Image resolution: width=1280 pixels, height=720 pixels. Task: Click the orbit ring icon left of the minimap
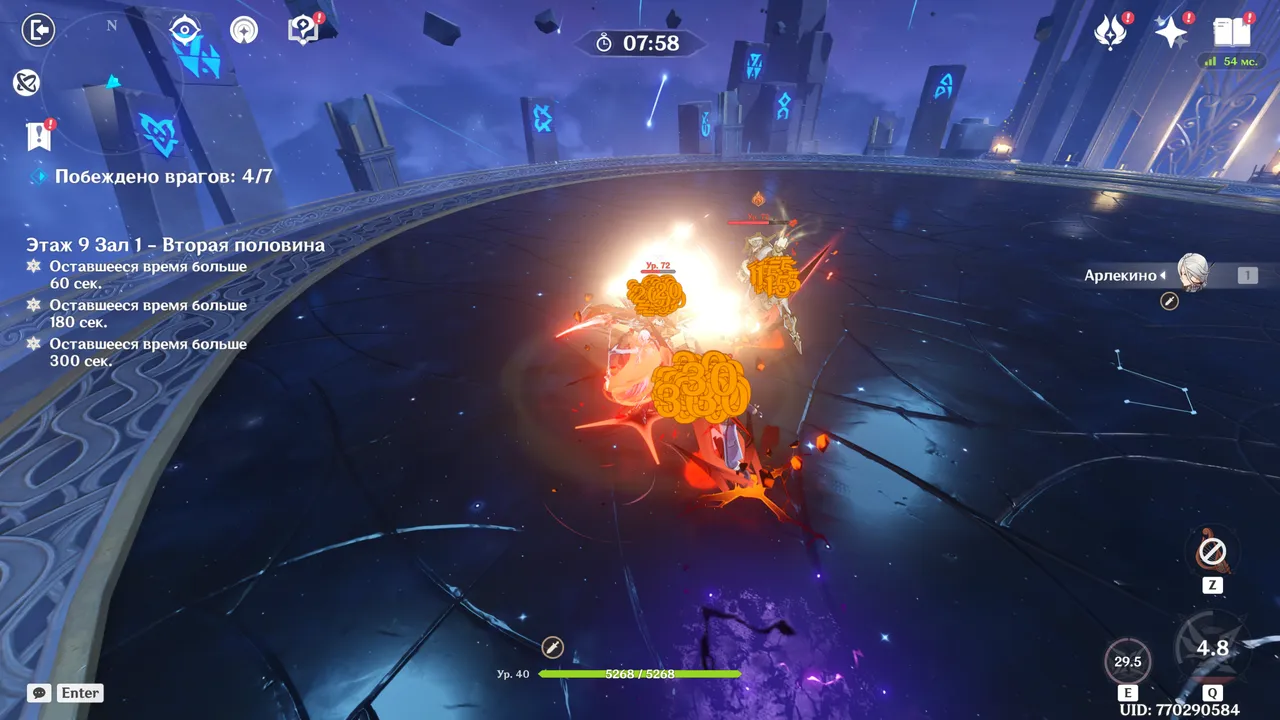(27, 82)
